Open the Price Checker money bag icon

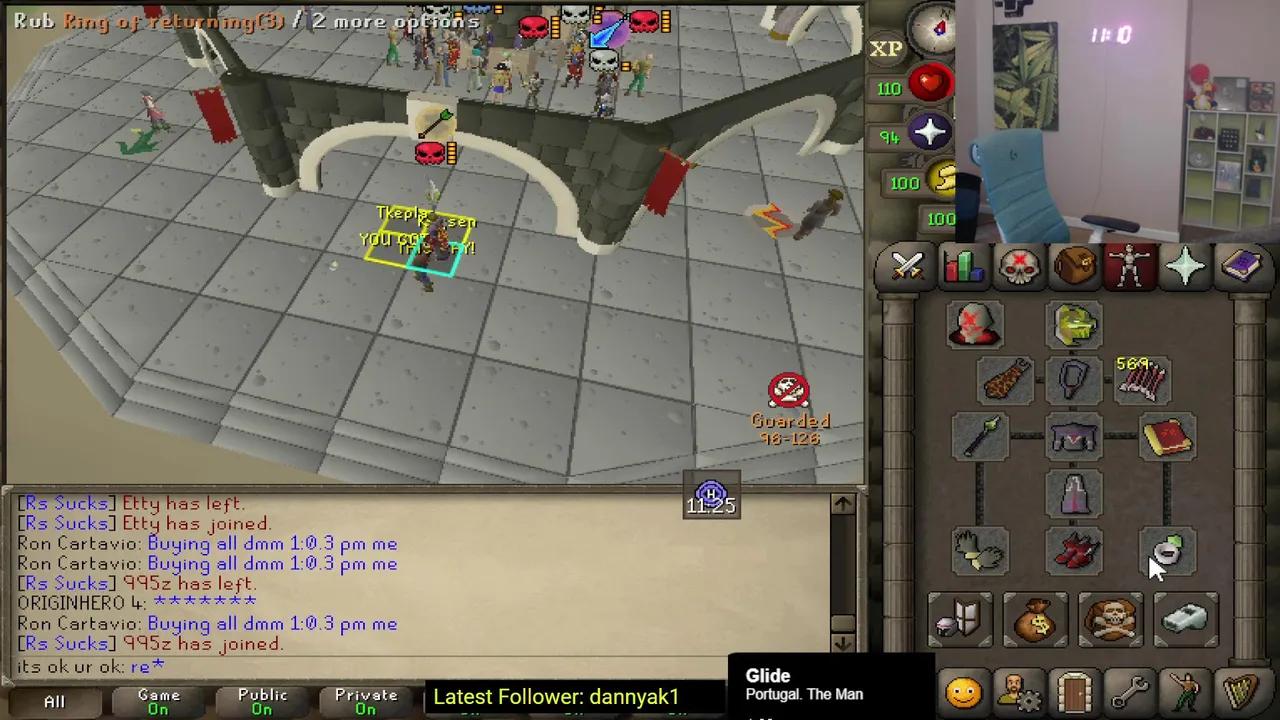pyautogui.click(x=1036, y=620)
